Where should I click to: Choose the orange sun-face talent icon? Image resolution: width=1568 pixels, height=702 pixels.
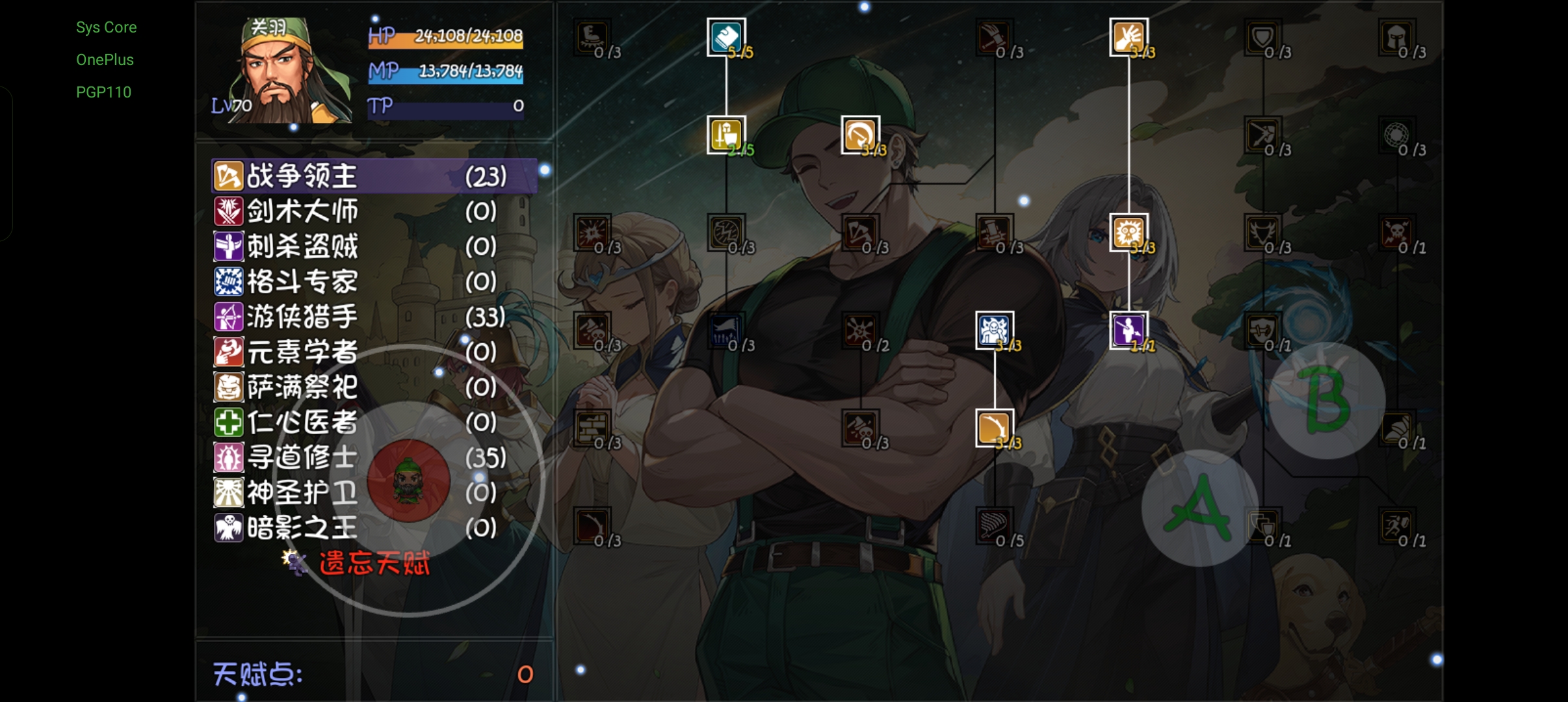click(x=1129, y=232)
